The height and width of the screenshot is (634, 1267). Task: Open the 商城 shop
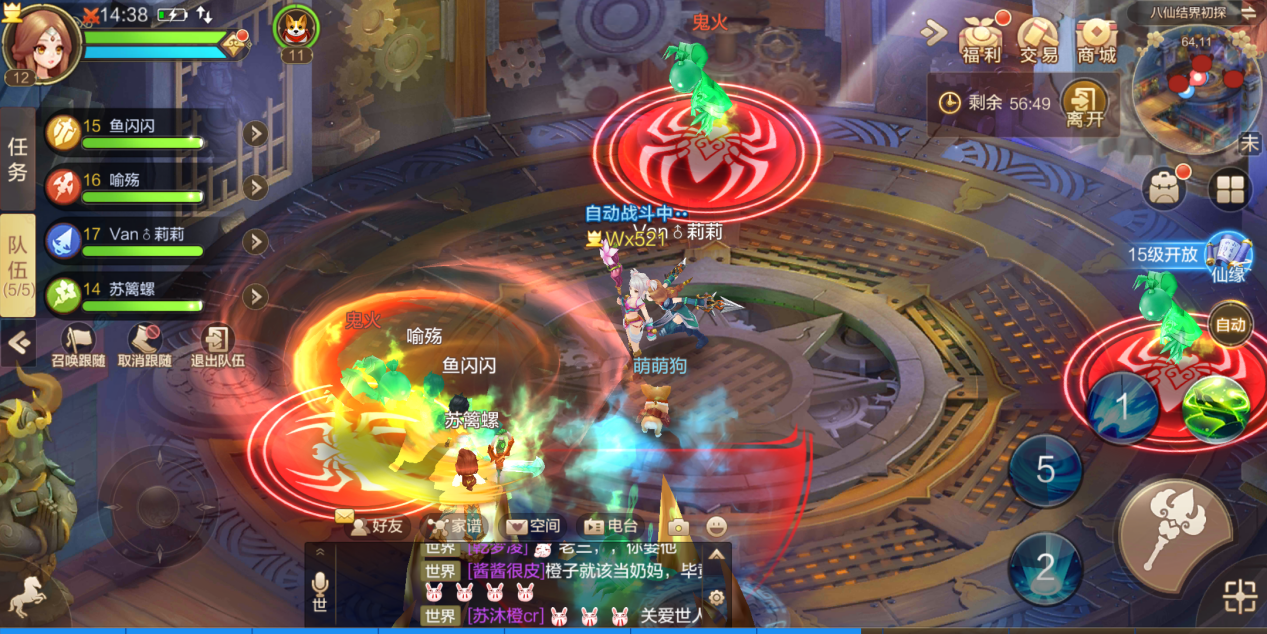click(1096, 40)
